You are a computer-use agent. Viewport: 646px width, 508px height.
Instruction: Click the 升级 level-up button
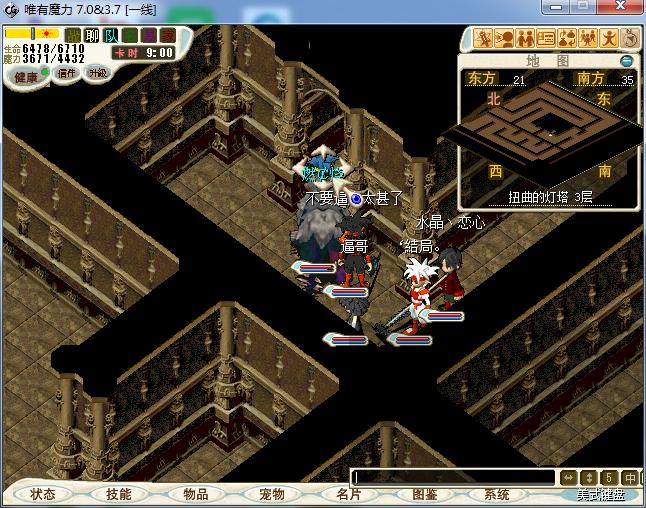click(97, 73)
